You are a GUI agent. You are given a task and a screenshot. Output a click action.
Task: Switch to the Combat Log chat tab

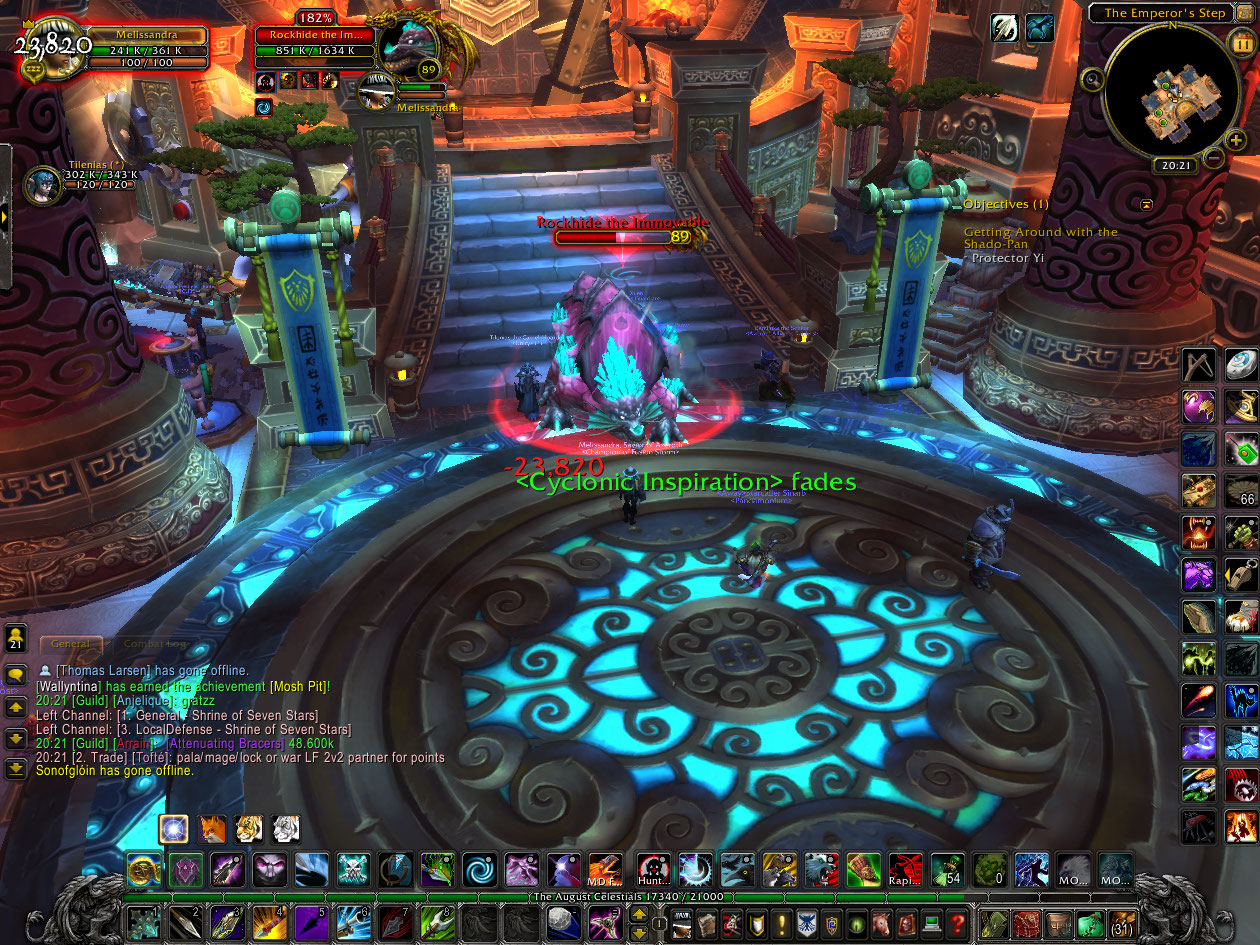155,645
